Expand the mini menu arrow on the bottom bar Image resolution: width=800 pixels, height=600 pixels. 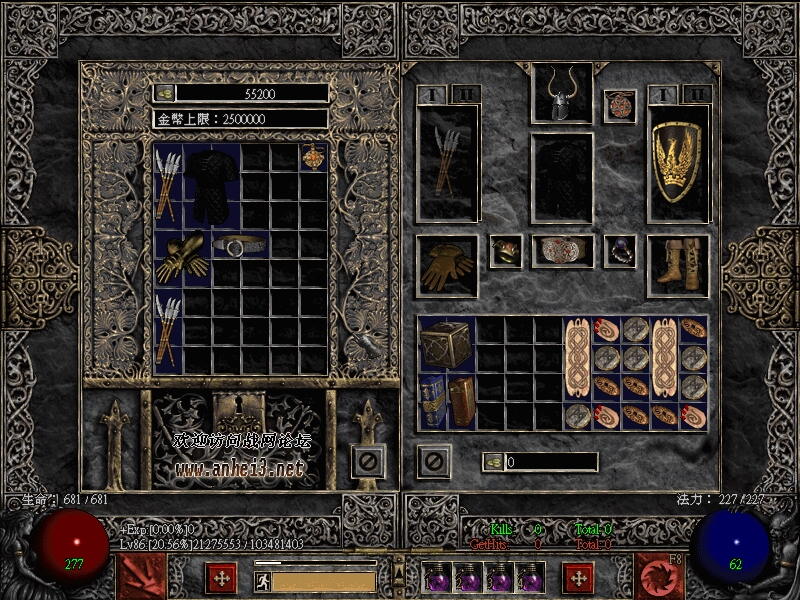399,572
